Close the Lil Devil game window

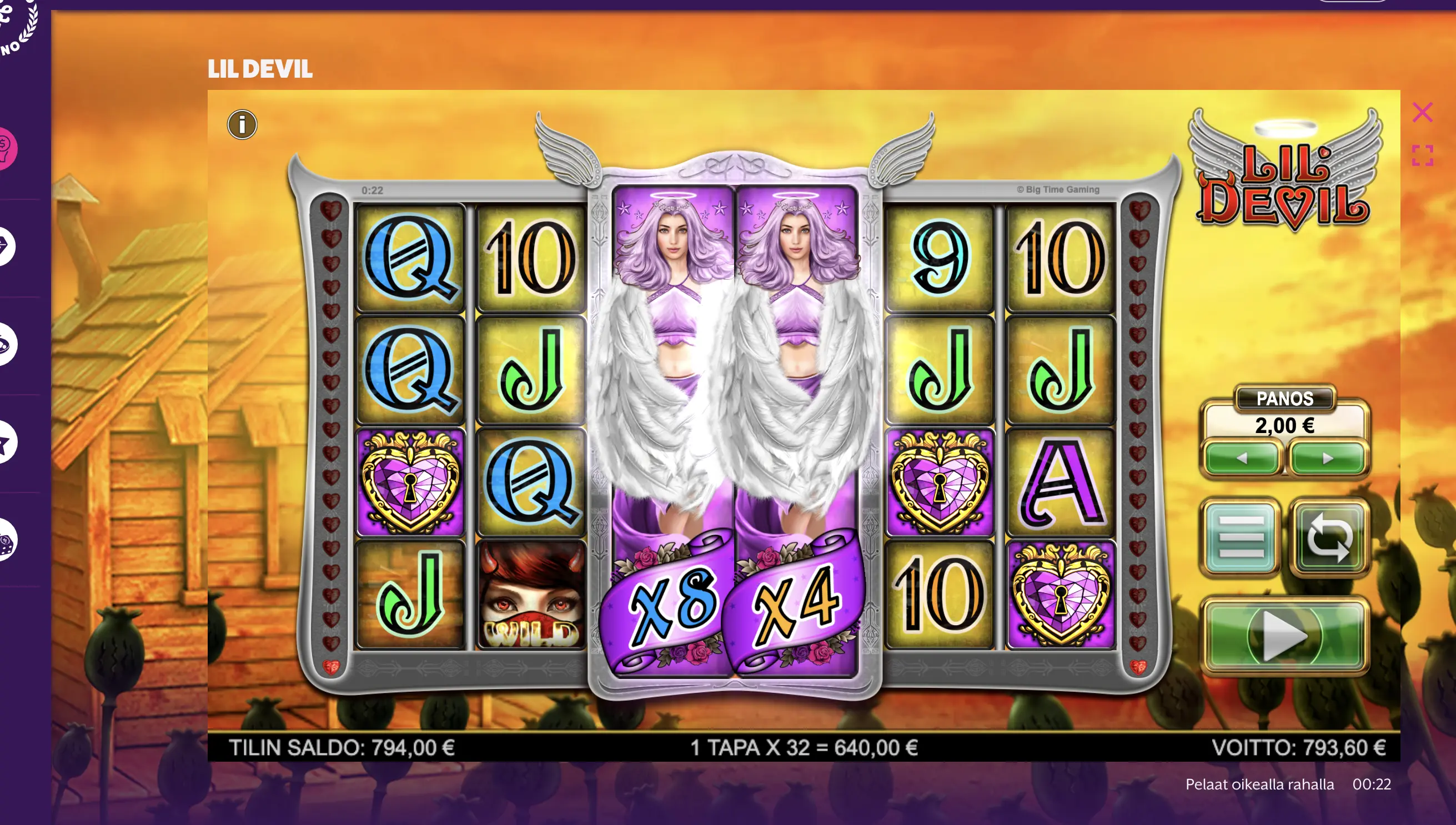(x=1422, y=112)
